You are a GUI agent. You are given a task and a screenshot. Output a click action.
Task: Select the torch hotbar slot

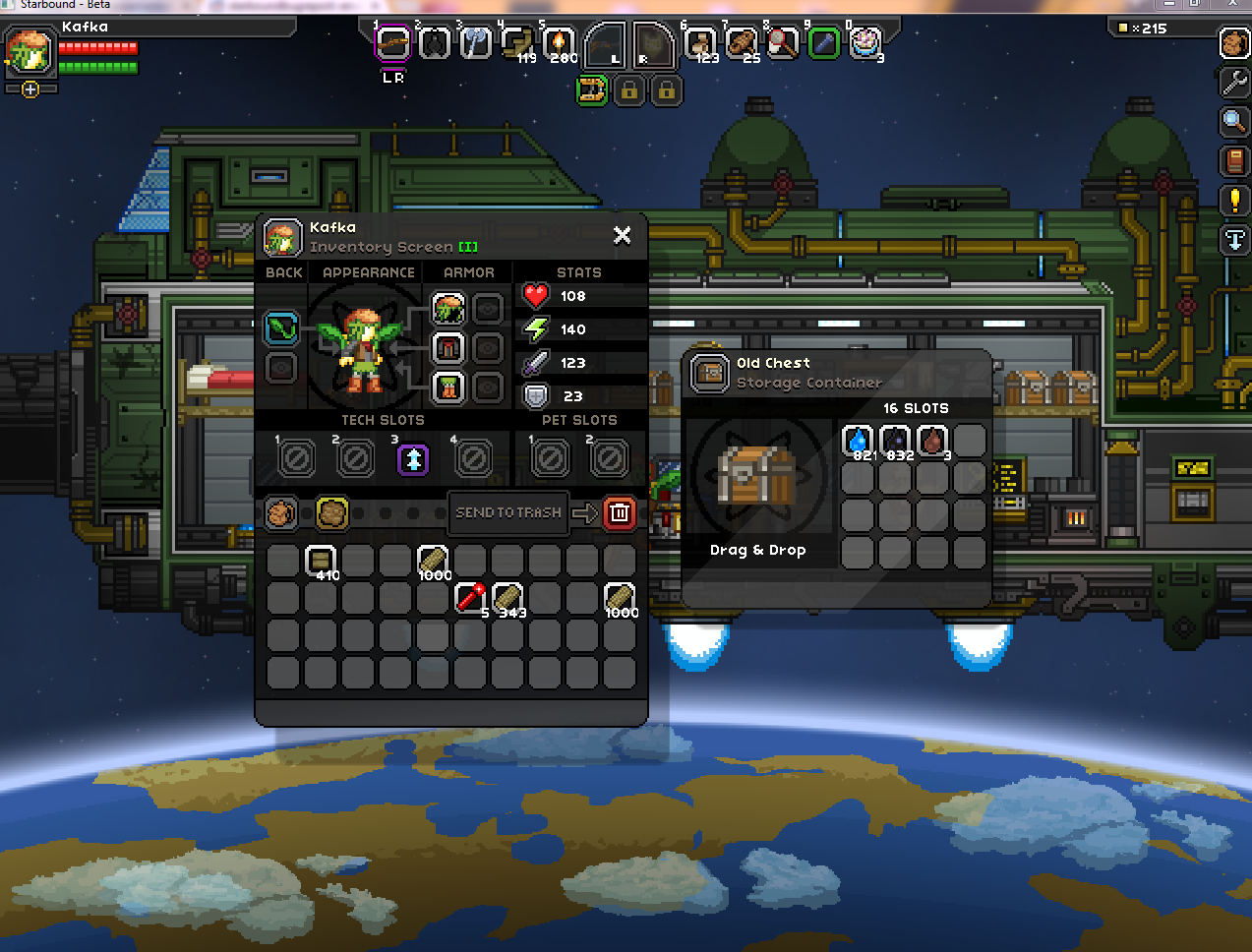pos(559,43)
